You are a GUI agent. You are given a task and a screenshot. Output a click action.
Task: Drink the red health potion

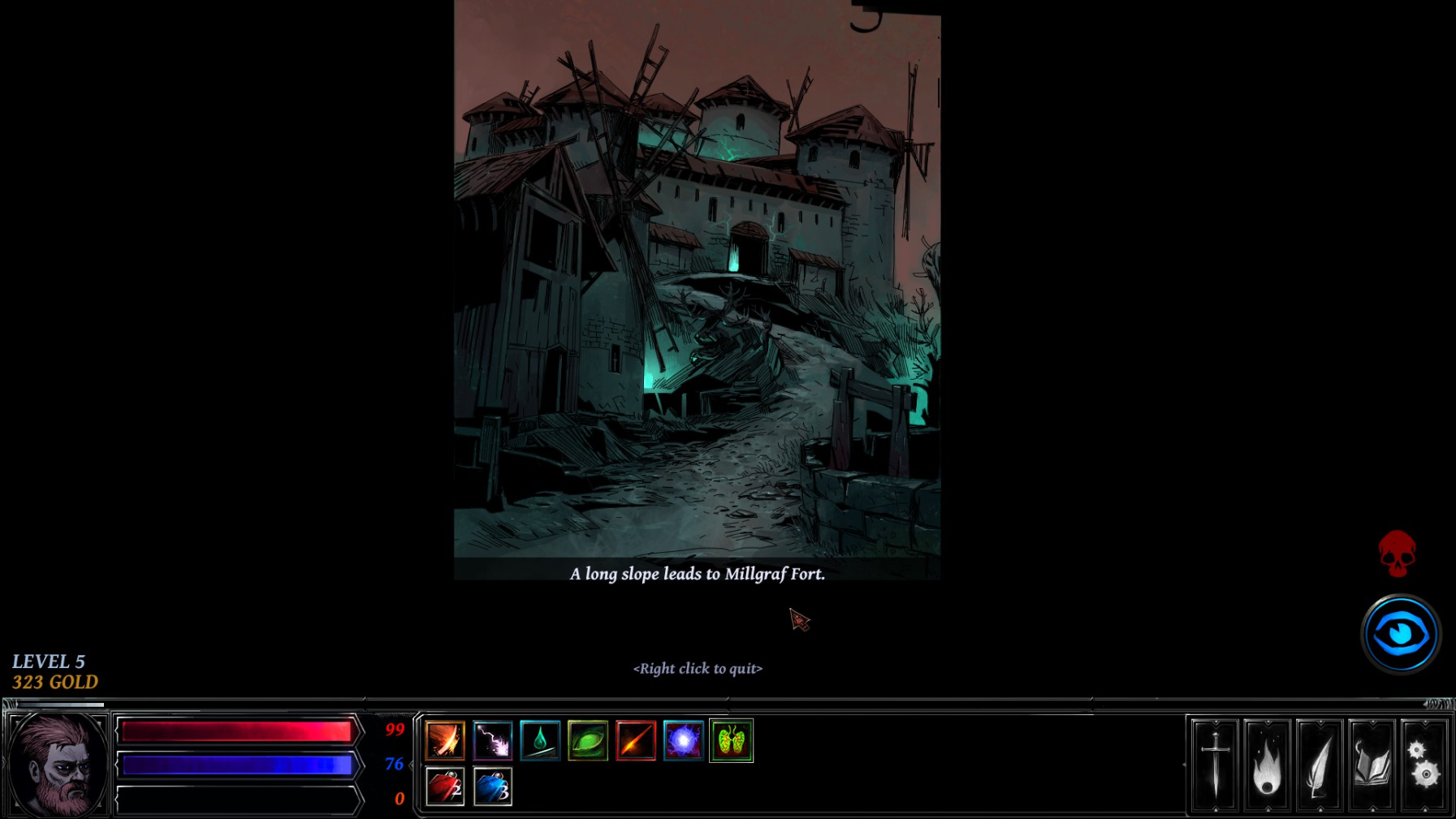pos(444,787)
